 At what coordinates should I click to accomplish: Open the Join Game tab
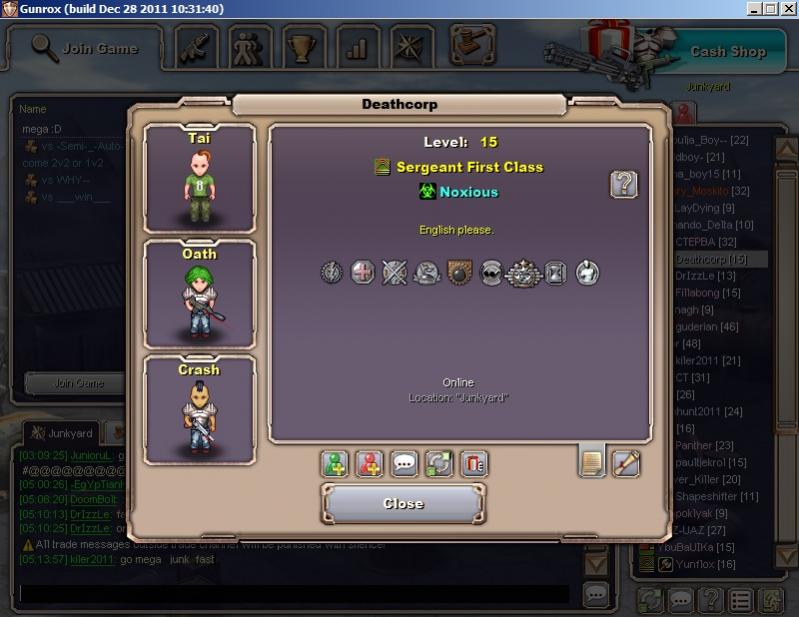[x=86, y=47]
